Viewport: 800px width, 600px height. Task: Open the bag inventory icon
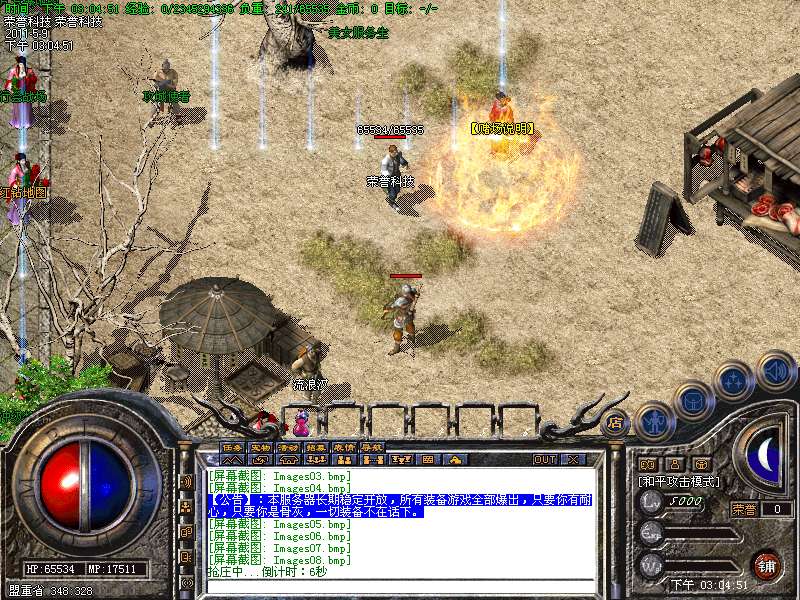pos(692,401)
